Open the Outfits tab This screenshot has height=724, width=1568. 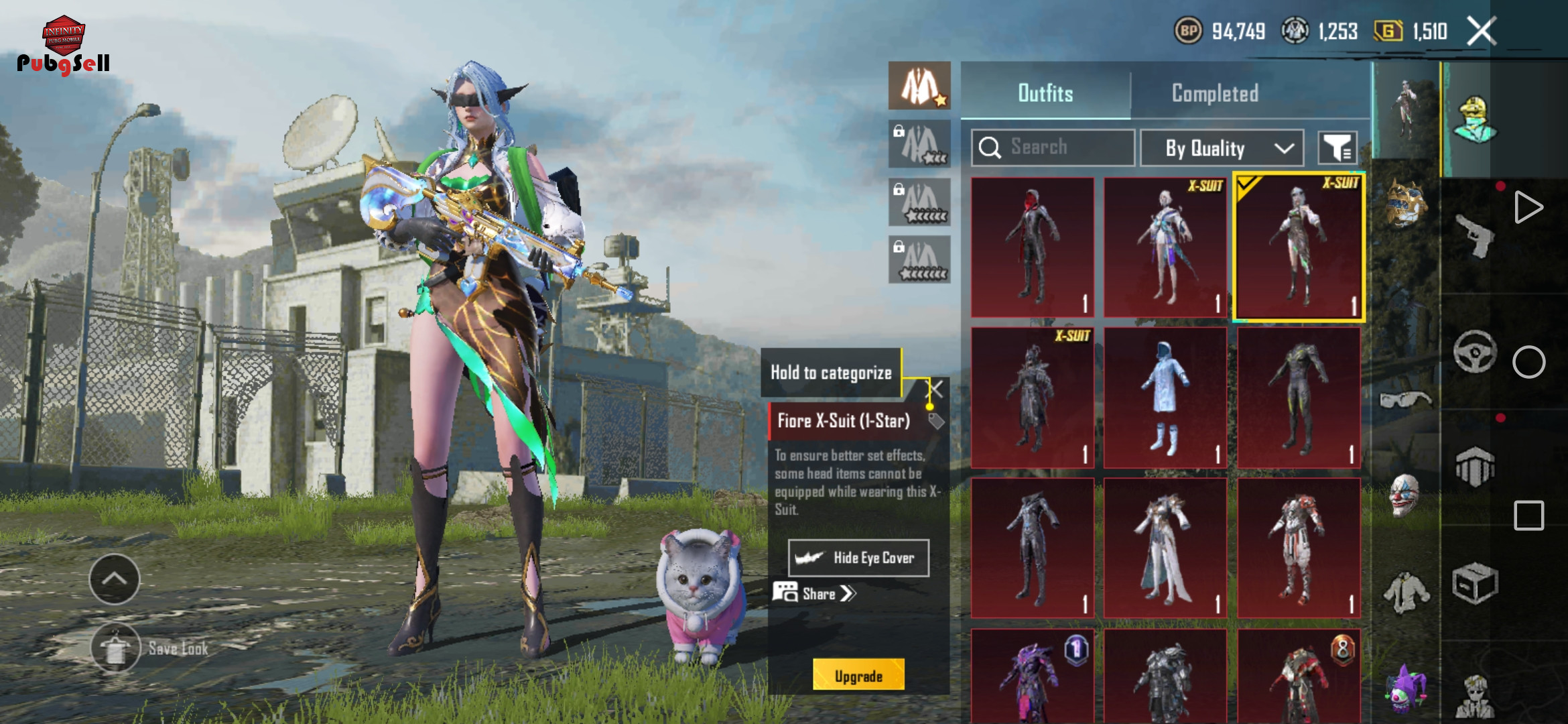pyautogui.click(x=1045, y=93)
